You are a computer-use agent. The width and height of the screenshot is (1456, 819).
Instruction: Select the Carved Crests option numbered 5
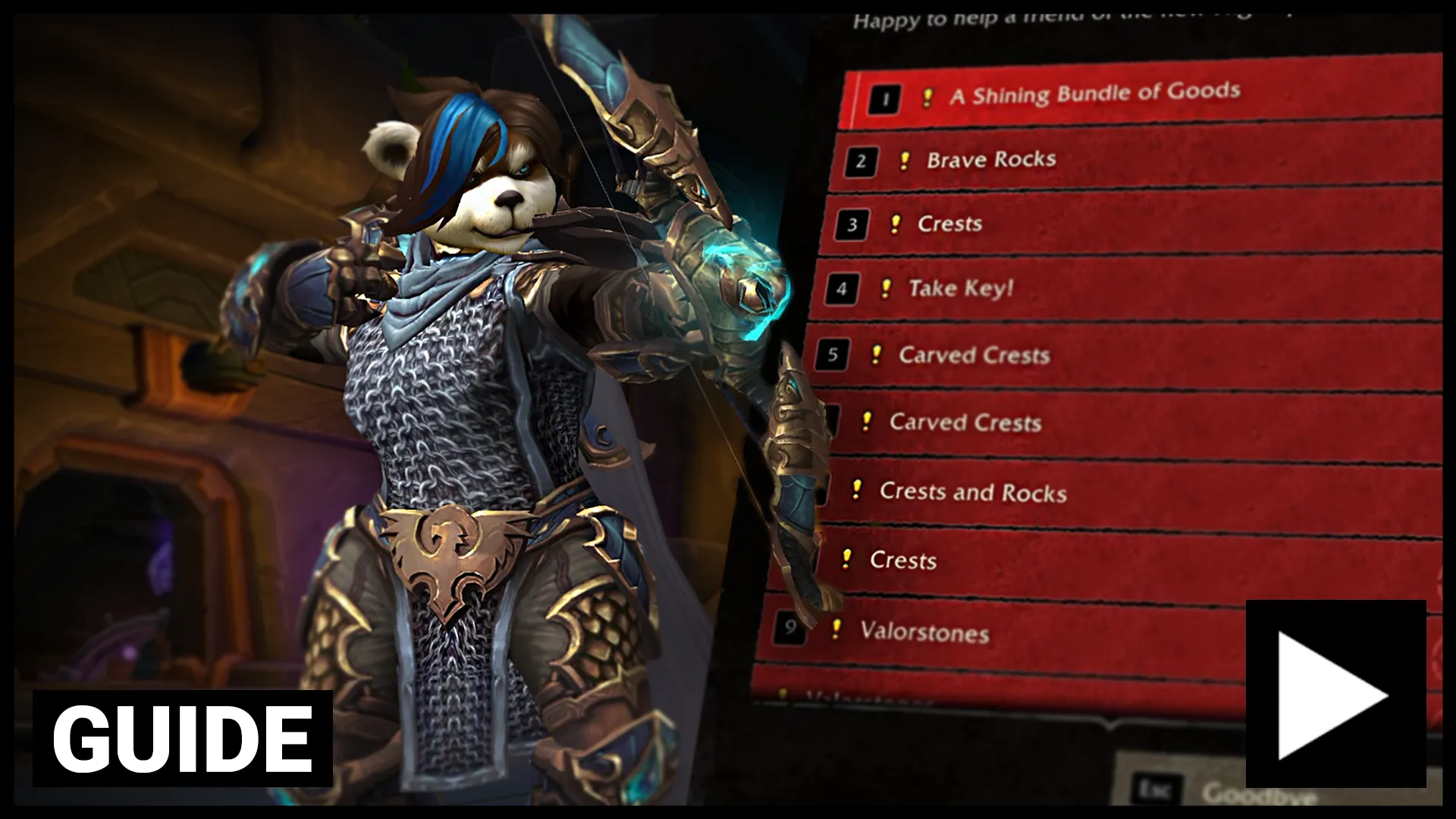pyautogui.click(x=974, y=355)
